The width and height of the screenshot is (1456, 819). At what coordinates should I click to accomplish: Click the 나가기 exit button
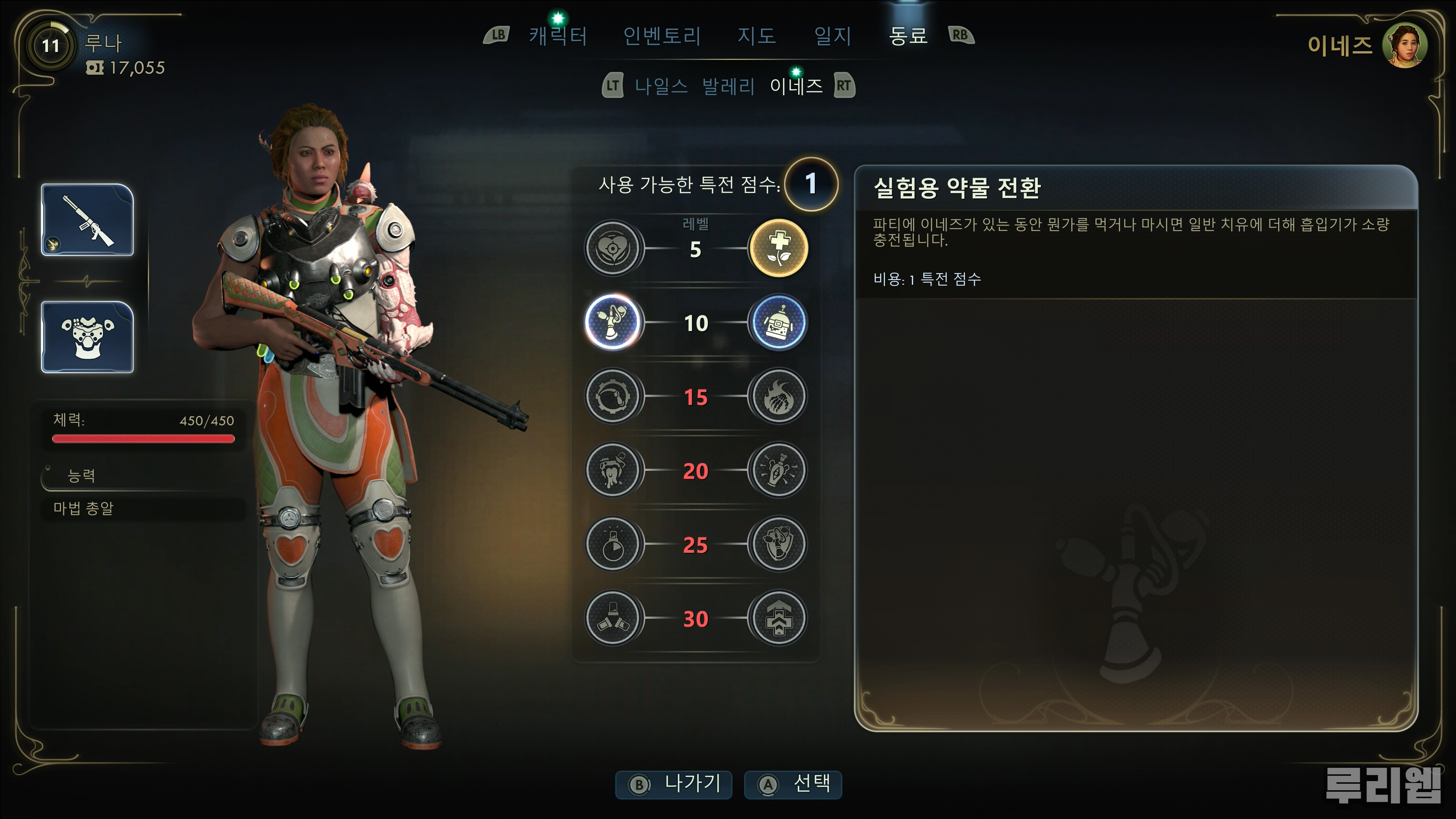click(x=674, y=784)
